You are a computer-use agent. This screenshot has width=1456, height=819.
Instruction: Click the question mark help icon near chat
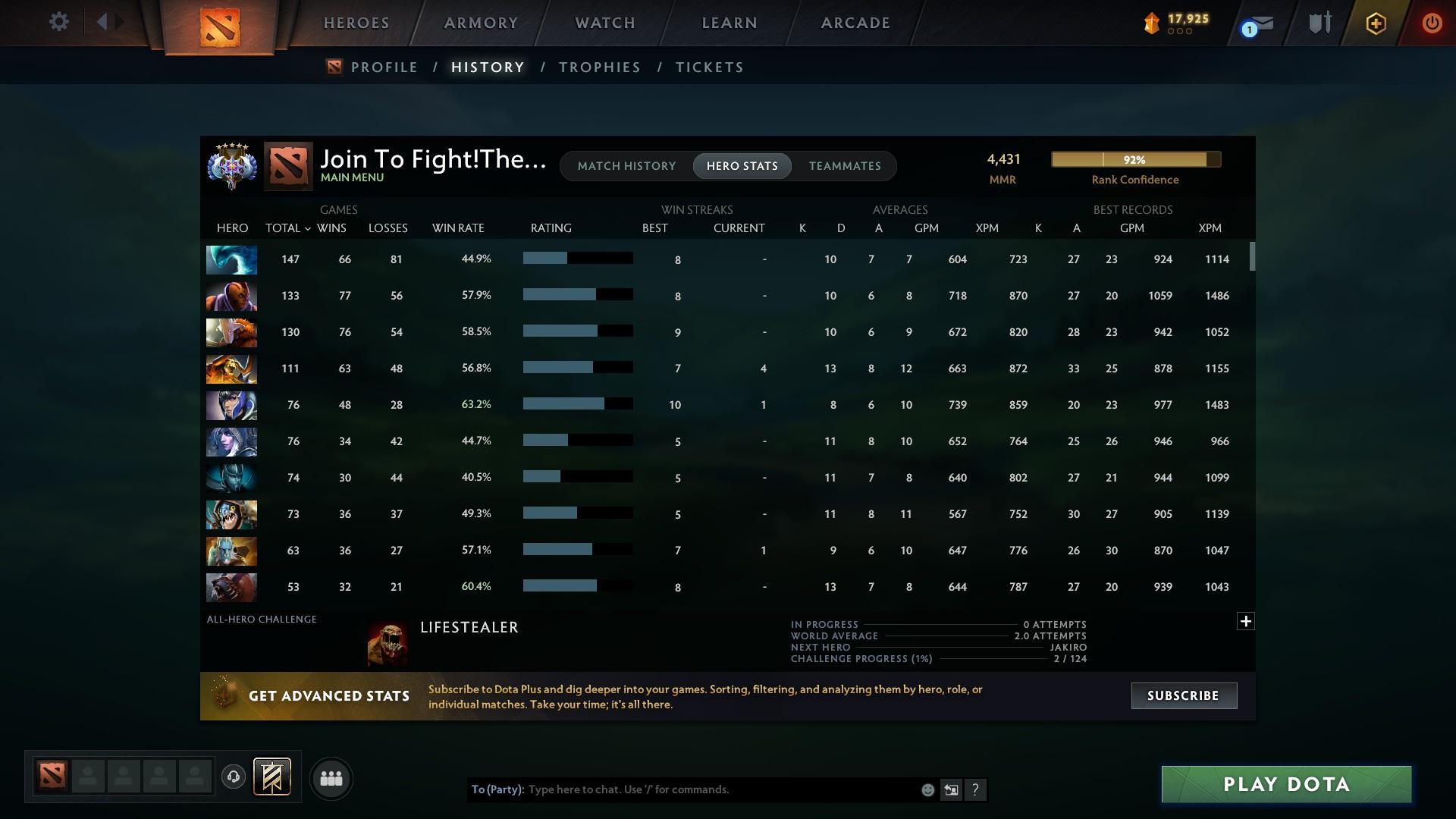pyautogui.click(x=976, y=789)
